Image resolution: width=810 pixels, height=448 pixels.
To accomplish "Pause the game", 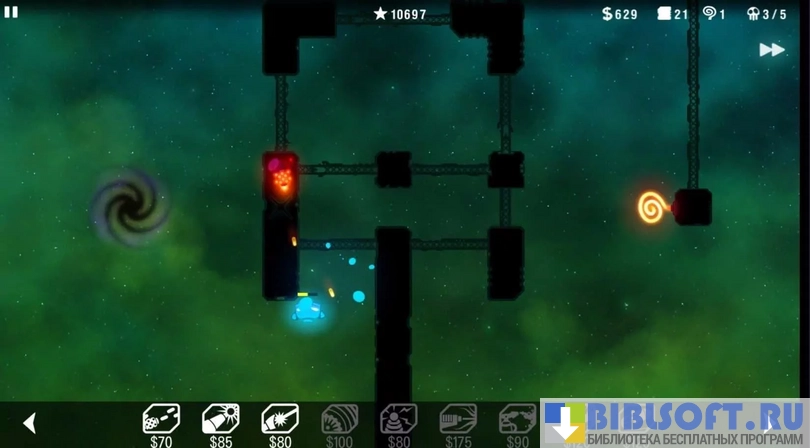I will pos(11,12).
